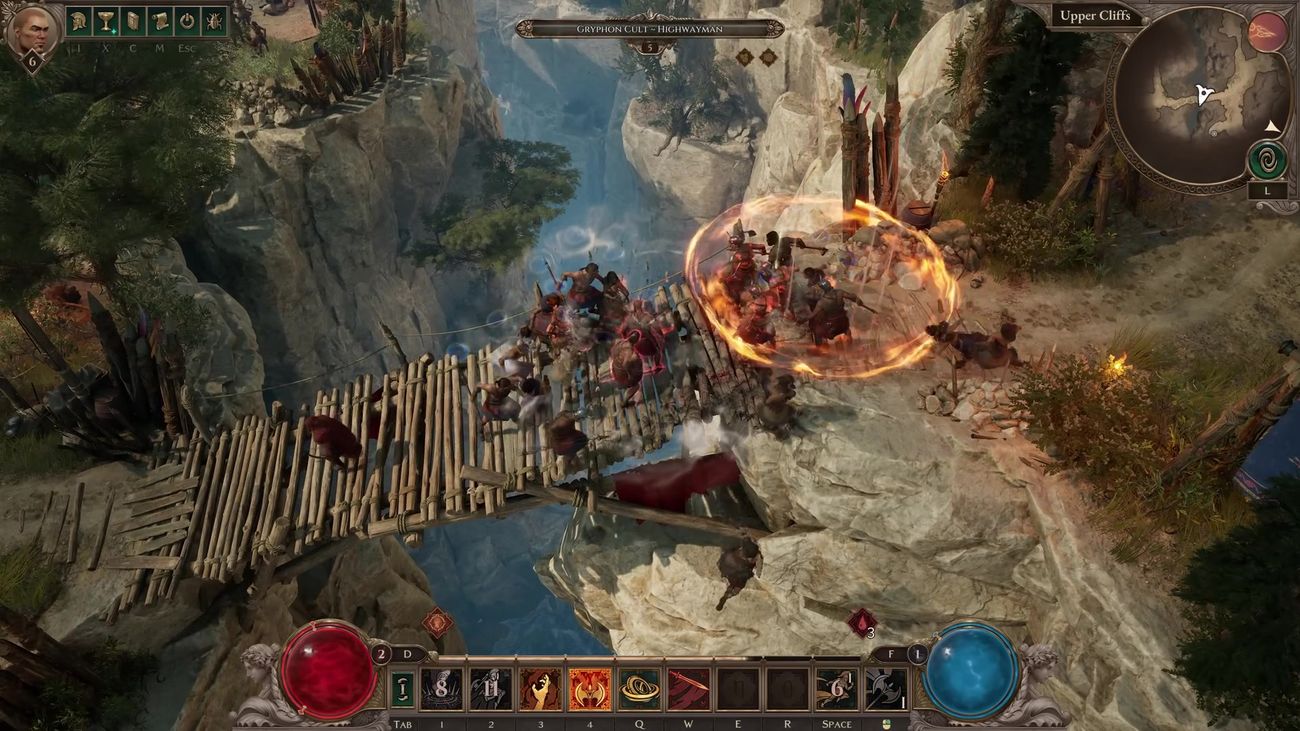Image resolution: width=1300 pixels, height=731 pixels.
Task: Trigger the fiery bat skill in slot 4
Action: click(x=589, y=689)
